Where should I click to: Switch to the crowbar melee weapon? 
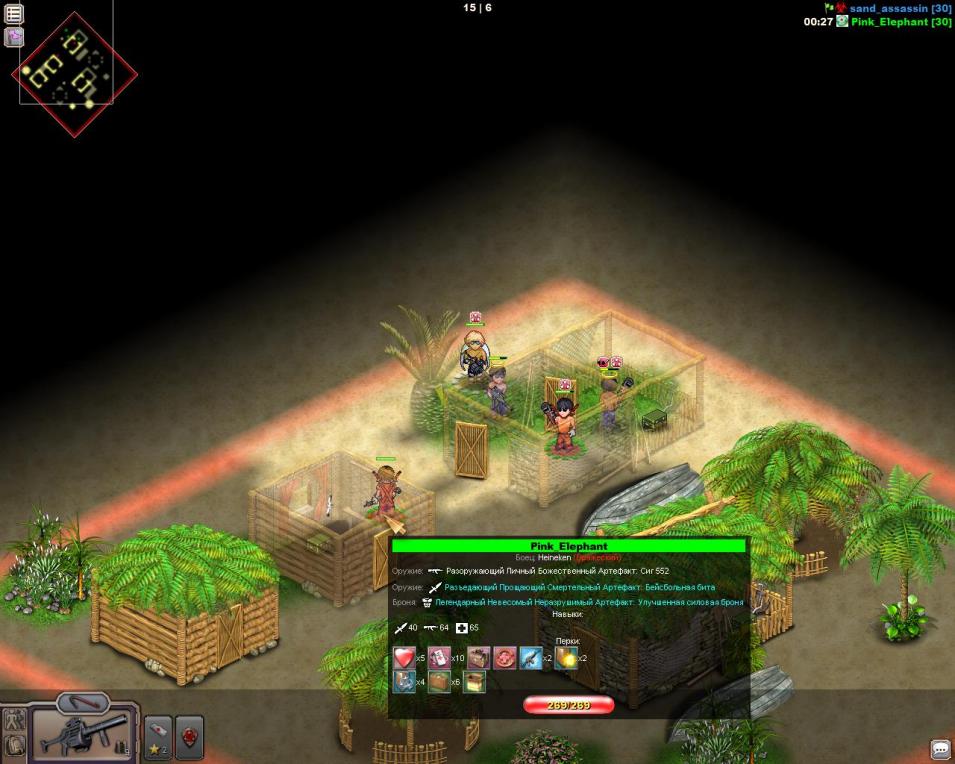point(82,702)
